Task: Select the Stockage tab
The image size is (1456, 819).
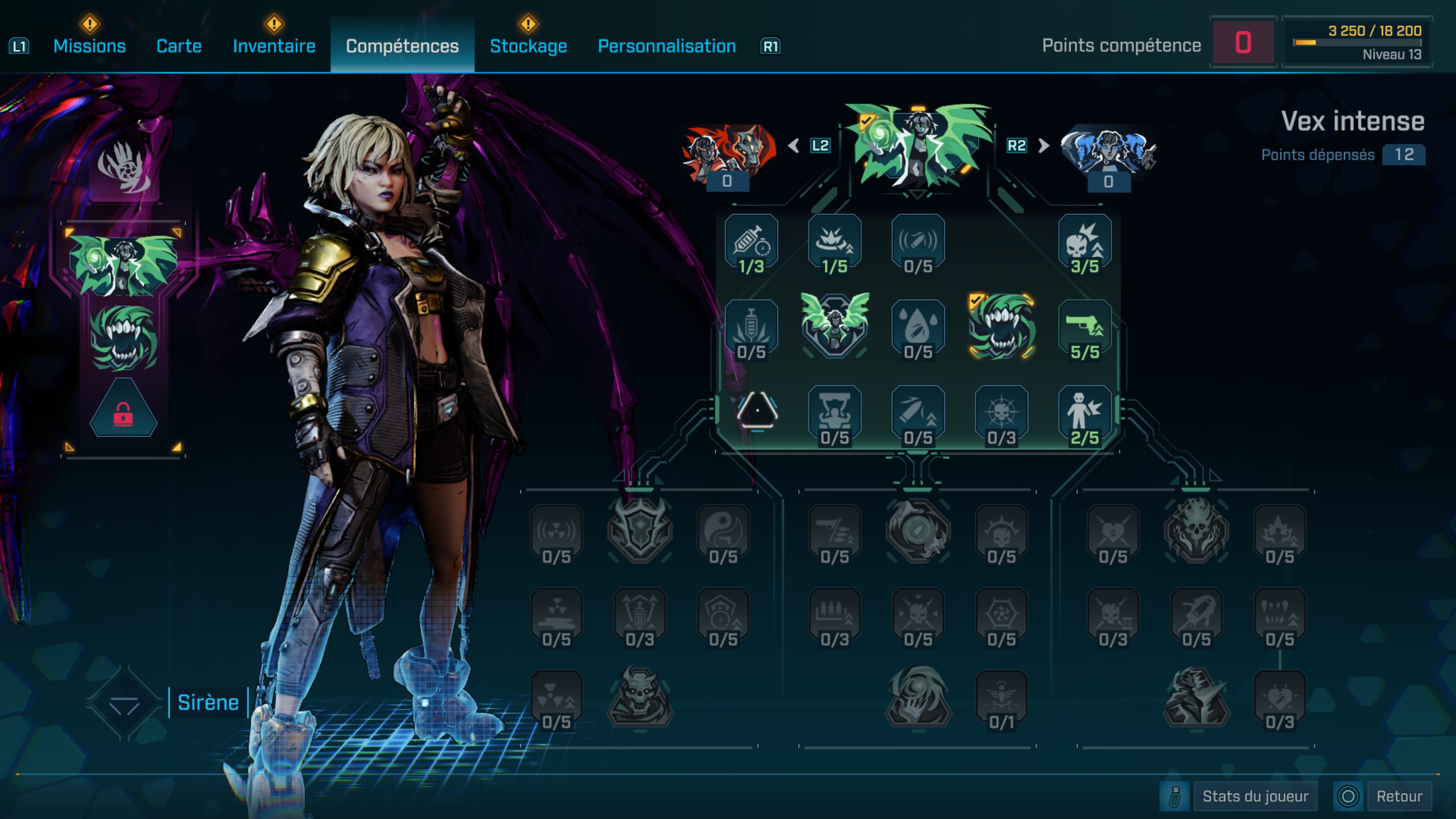Action: pyautogui.click(x=529, y=46)
